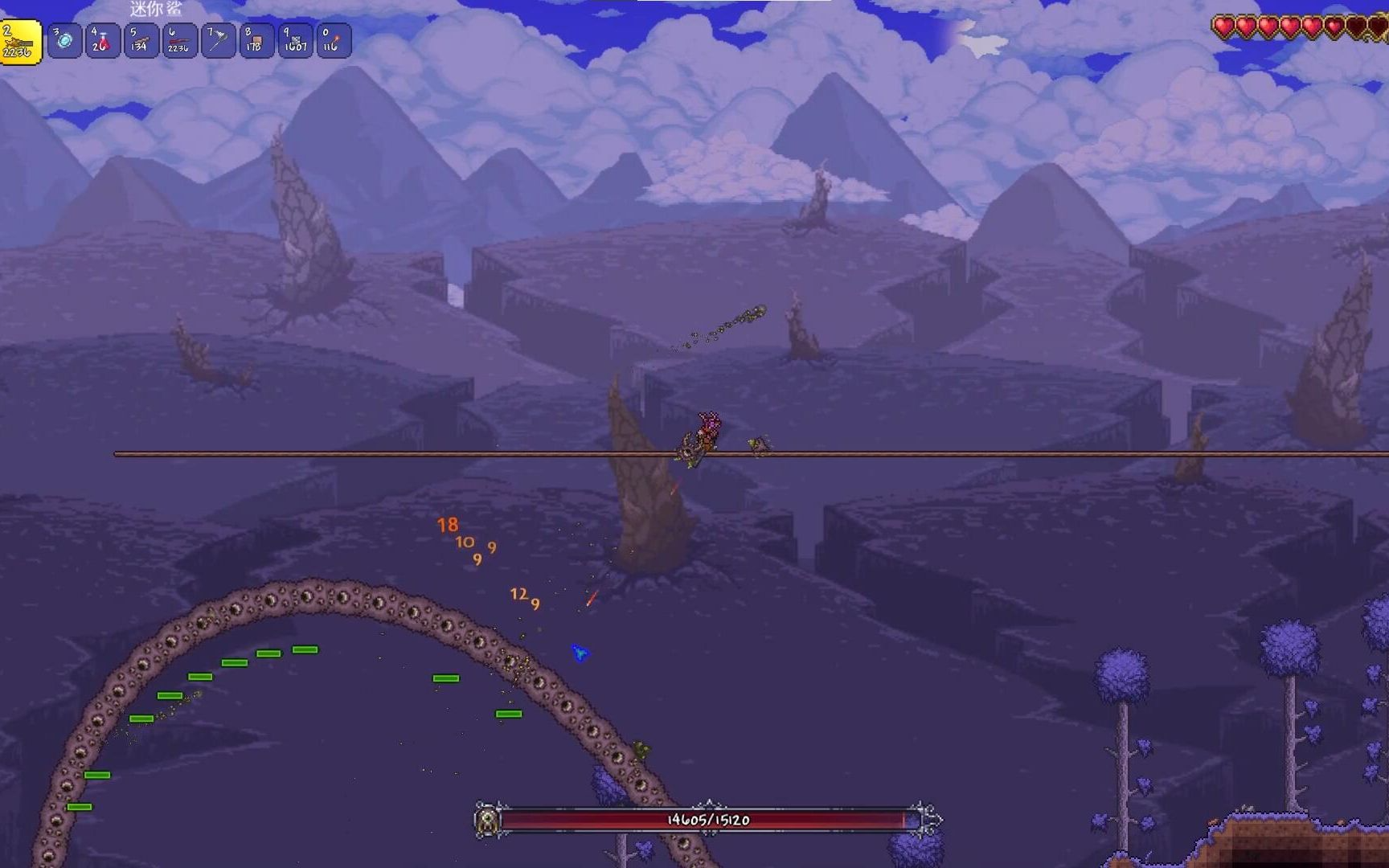Select the wooden weapon slot with 134
The width and height of the screenshot is (1389, 868).
click(141, 41)
